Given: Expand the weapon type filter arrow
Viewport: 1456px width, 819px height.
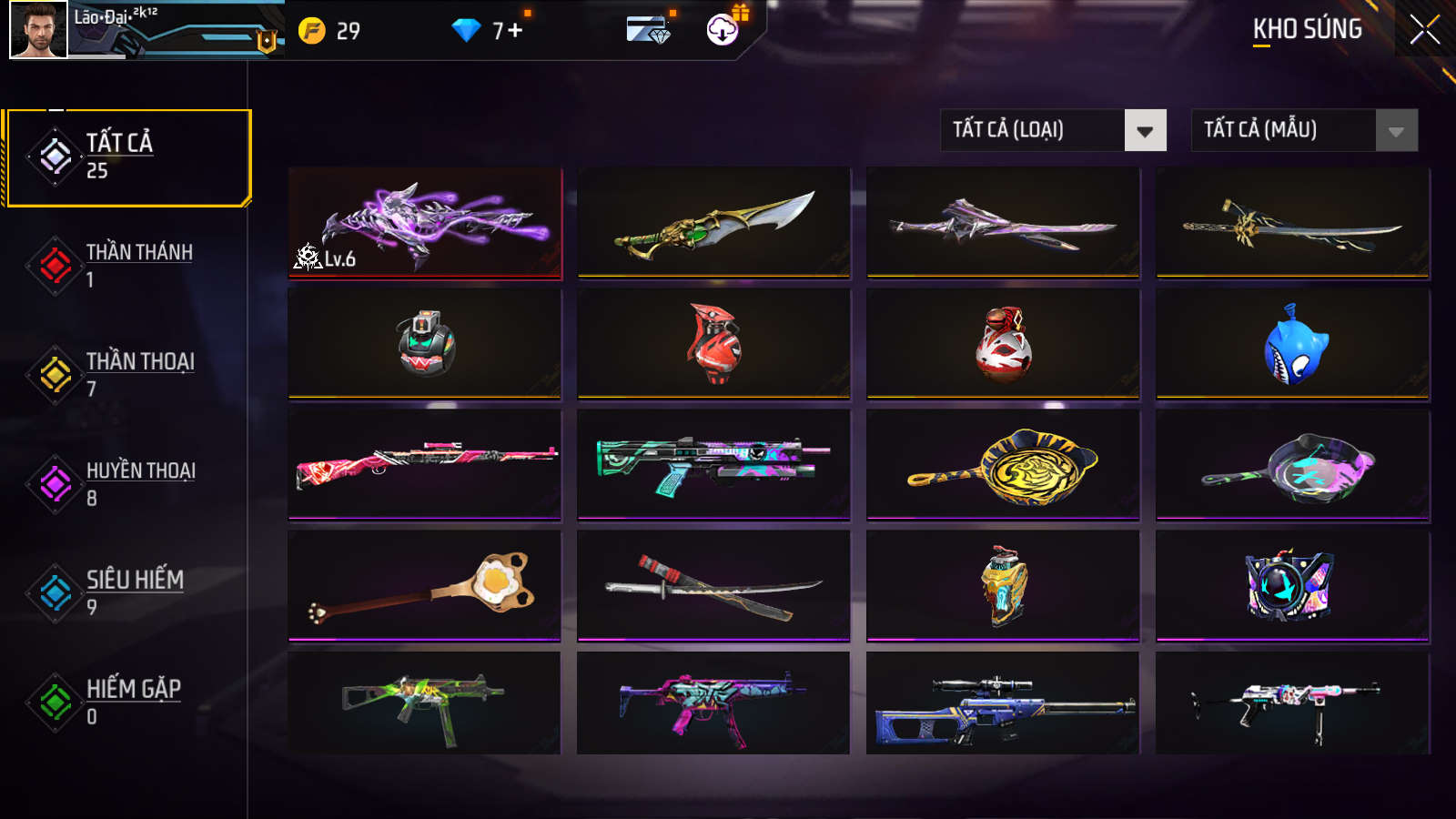Looking at the screenshot, I should pos(1146,130).
